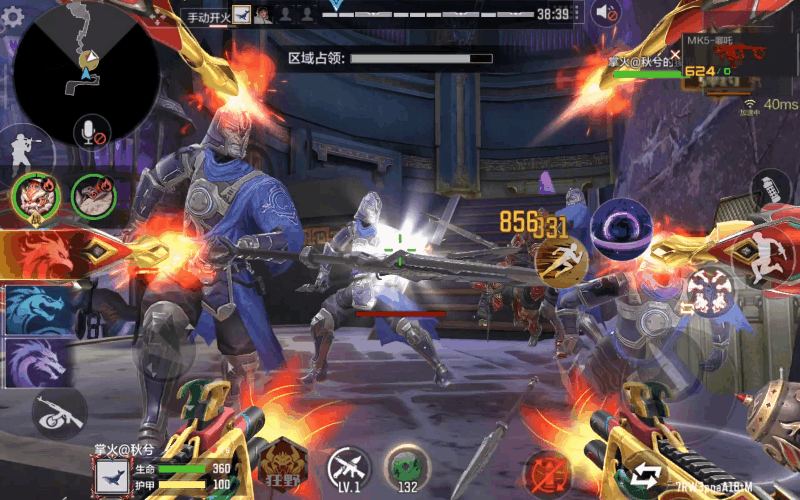Select the purple dragon skill

tap(36, 362)
